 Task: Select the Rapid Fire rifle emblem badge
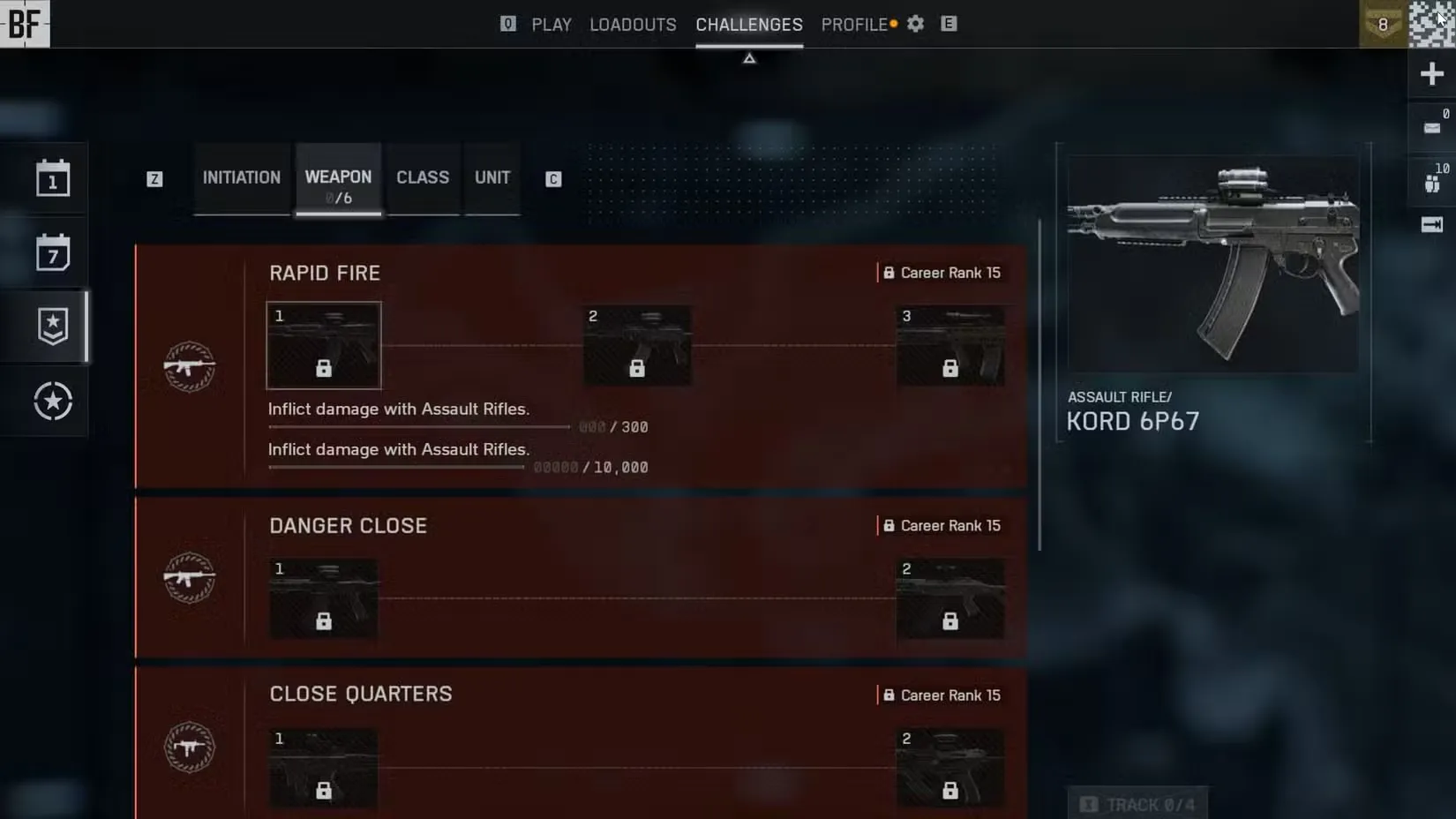pyautogui.click(x=189, y=366)
